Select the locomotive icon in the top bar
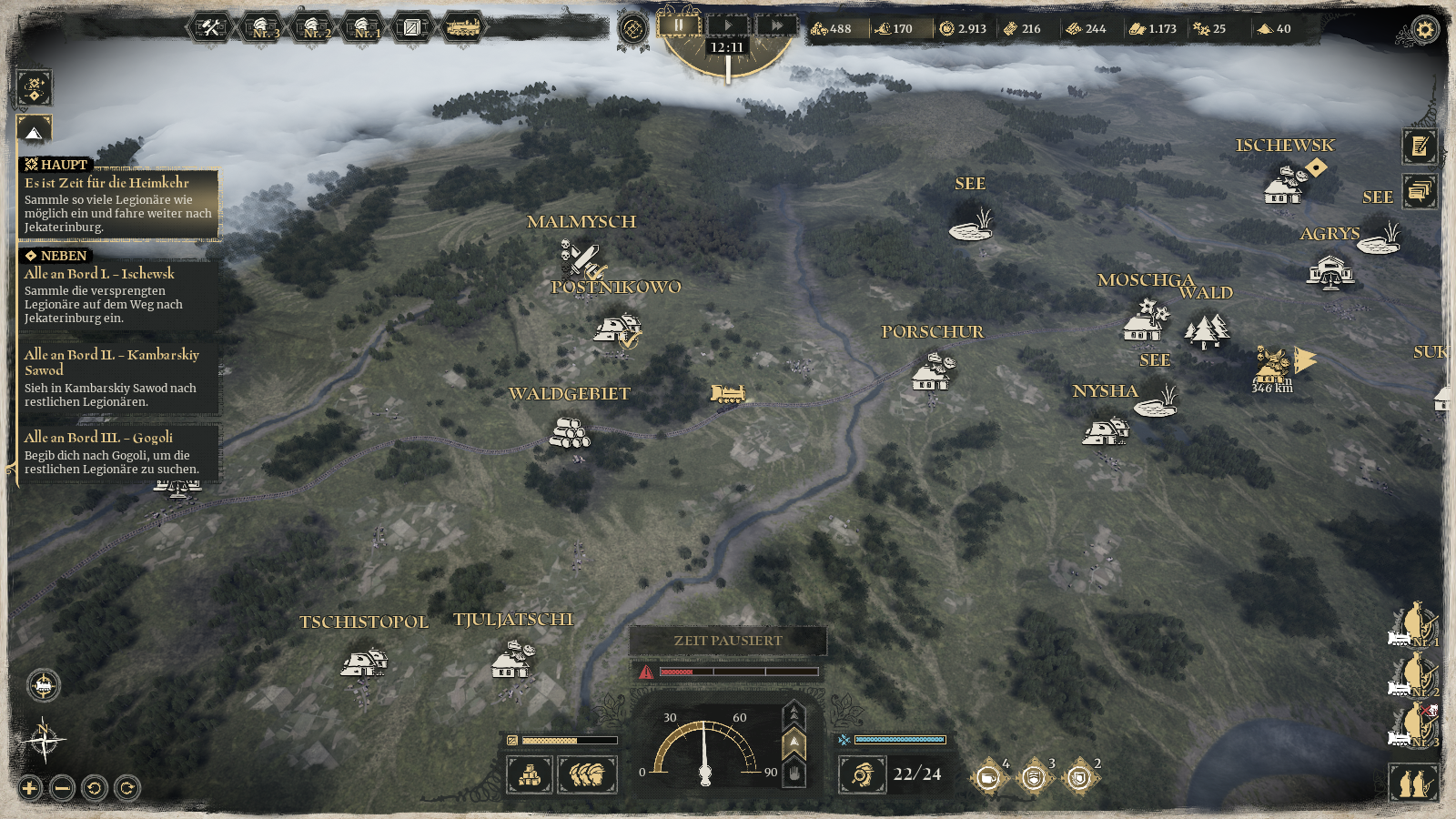1456x819 pixels. point(464,28)
